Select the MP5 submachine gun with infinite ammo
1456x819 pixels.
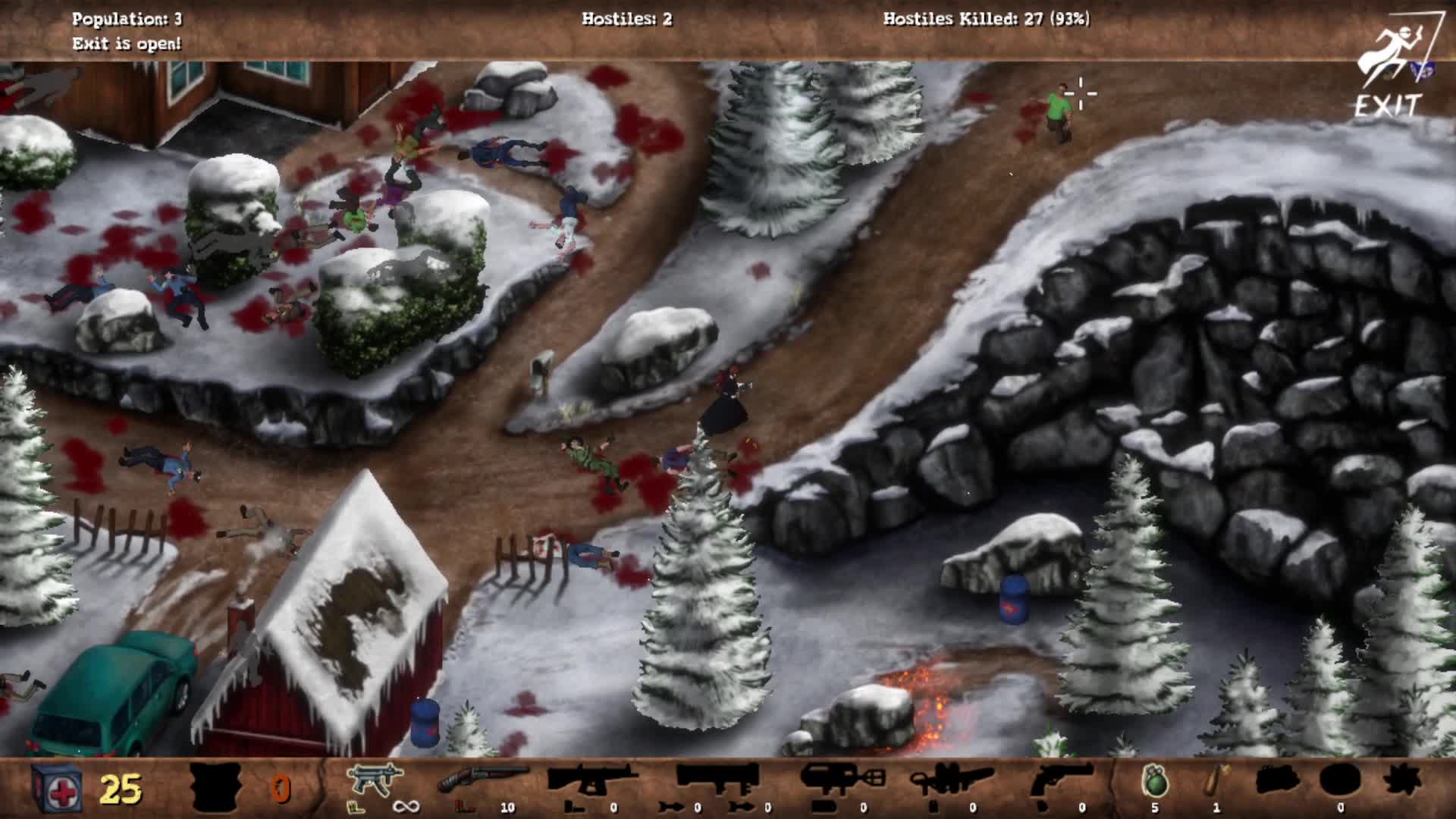click(372, 781)
